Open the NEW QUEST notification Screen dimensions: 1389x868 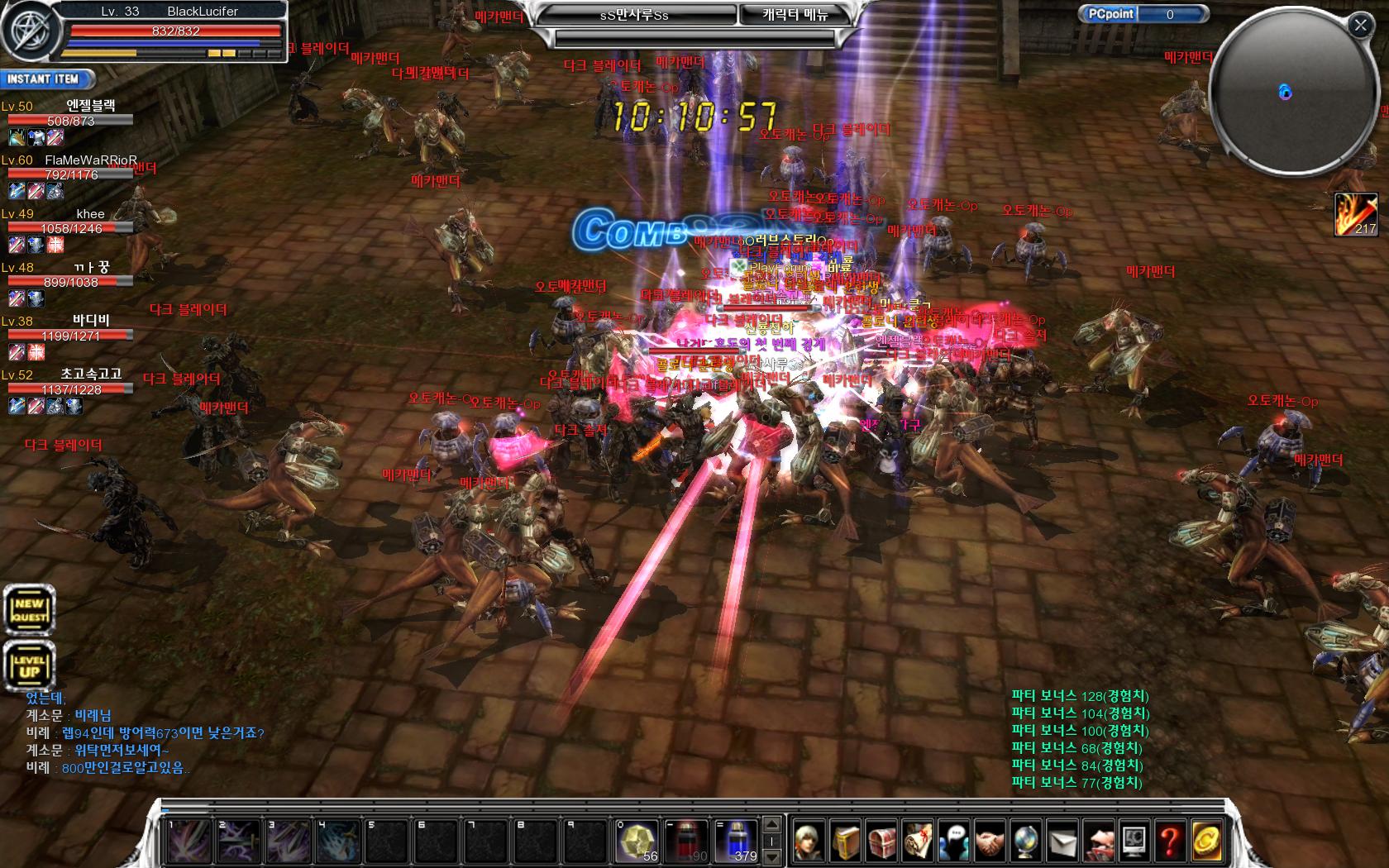[29, 610]
